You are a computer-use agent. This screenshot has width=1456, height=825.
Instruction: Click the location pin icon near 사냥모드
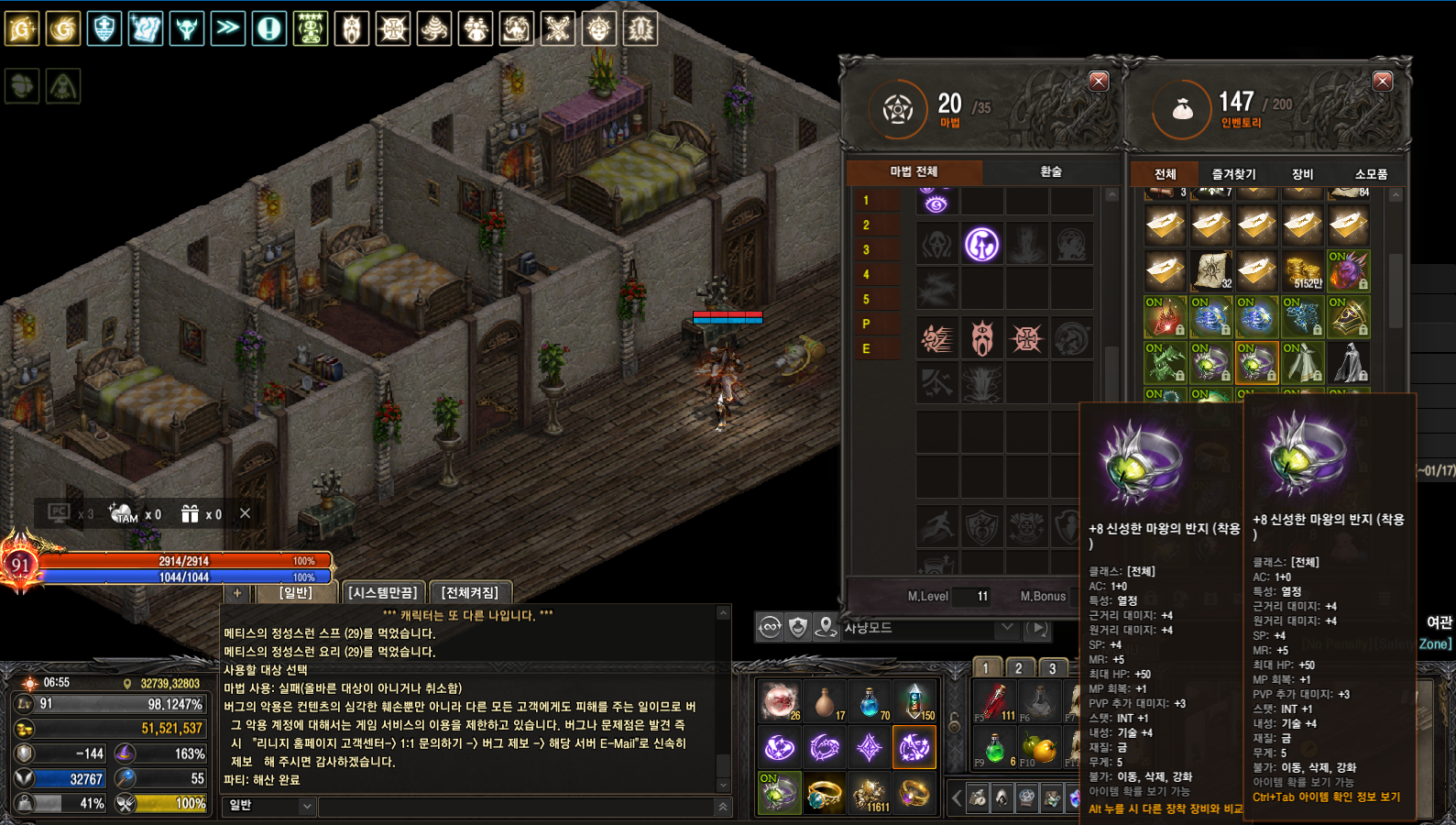pyautogui.click(x=827, y=629)
